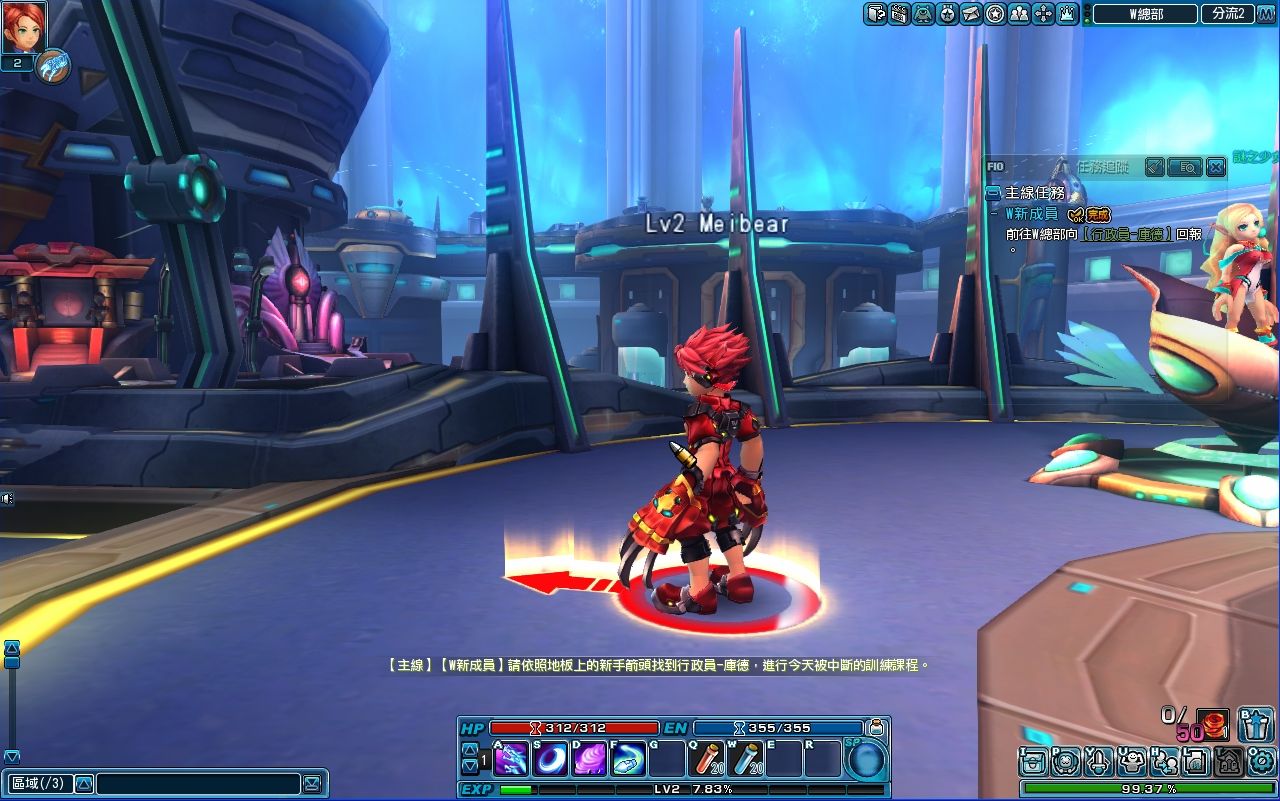Toggle the M map button

(x=1267, y=13)
